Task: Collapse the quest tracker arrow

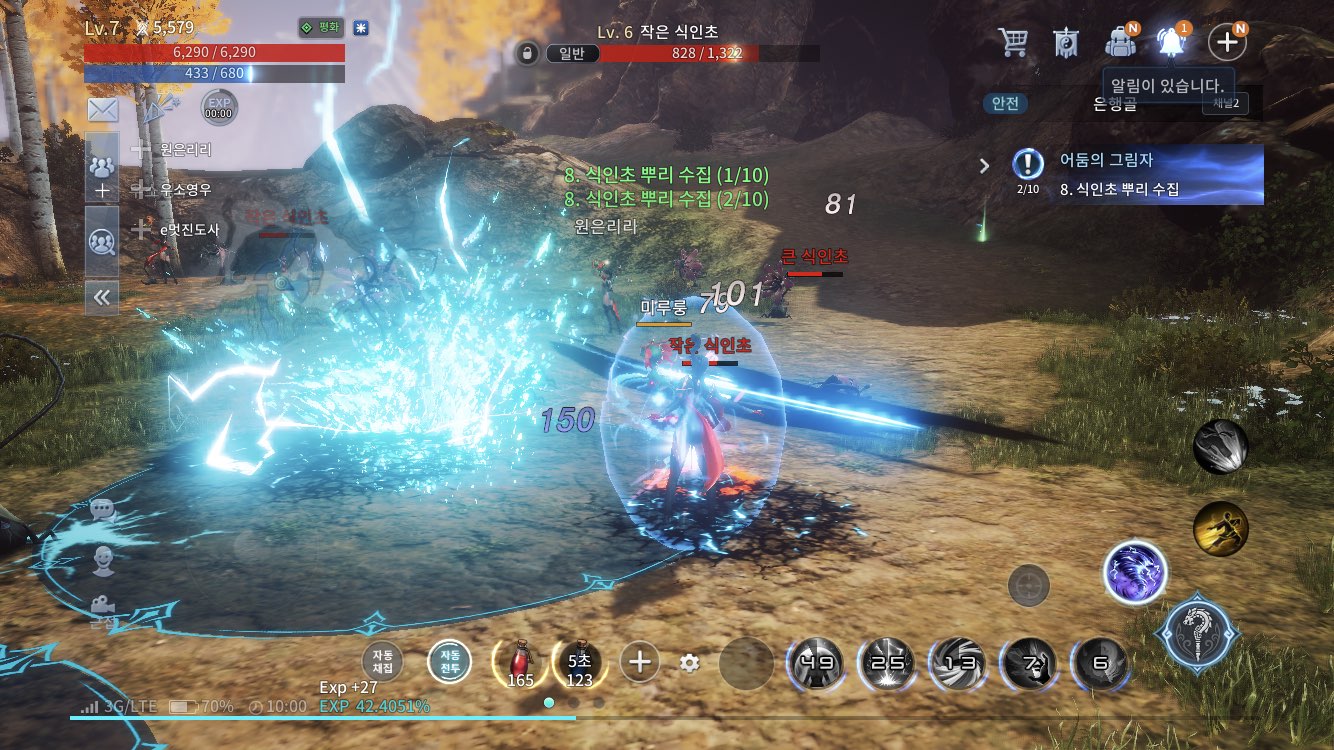Action: tap(984, 166)
